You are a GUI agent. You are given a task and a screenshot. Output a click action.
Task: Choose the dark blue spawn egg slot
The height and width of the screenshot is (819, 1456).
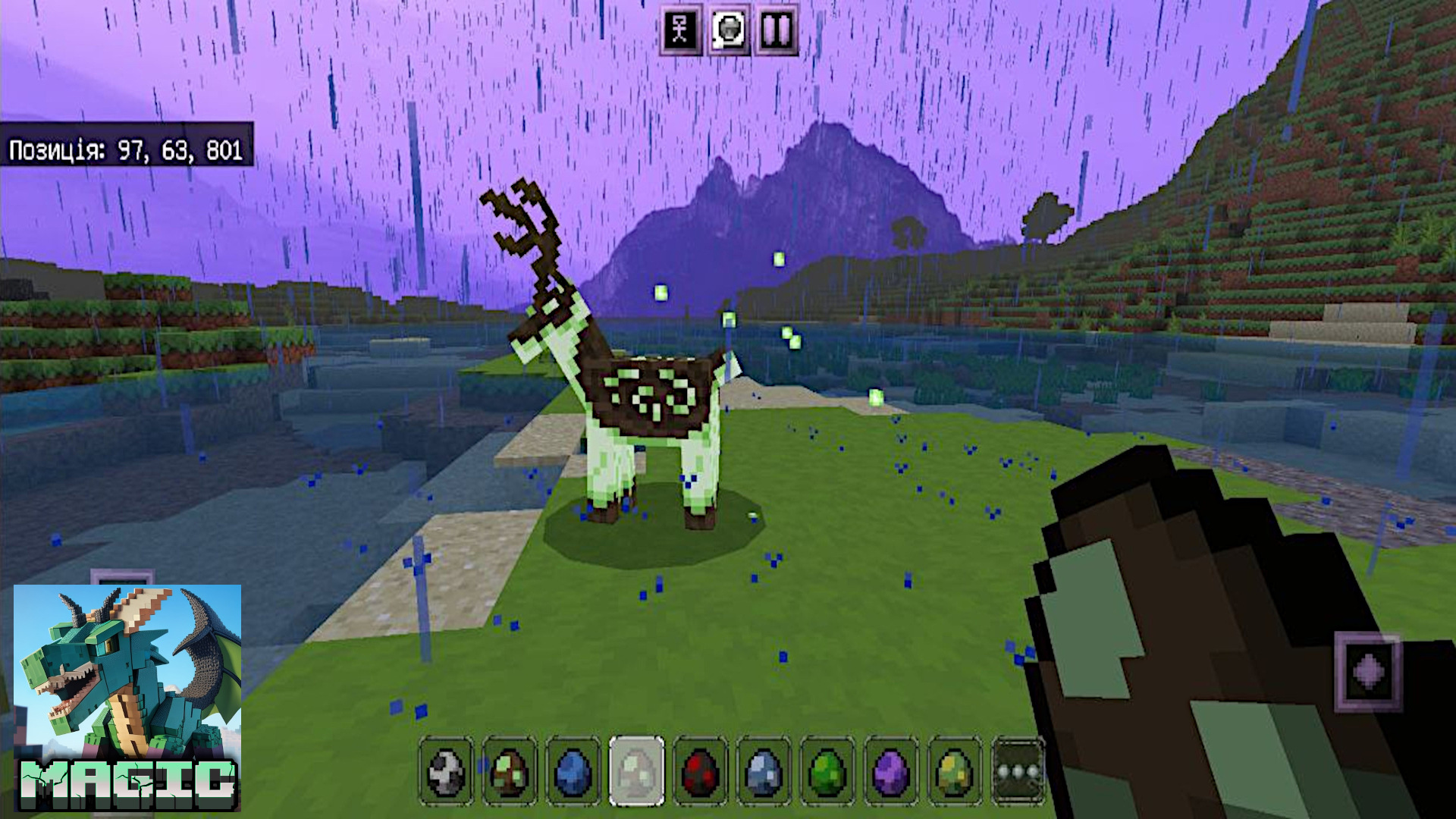pyautogui.click(x=573, y=771)
